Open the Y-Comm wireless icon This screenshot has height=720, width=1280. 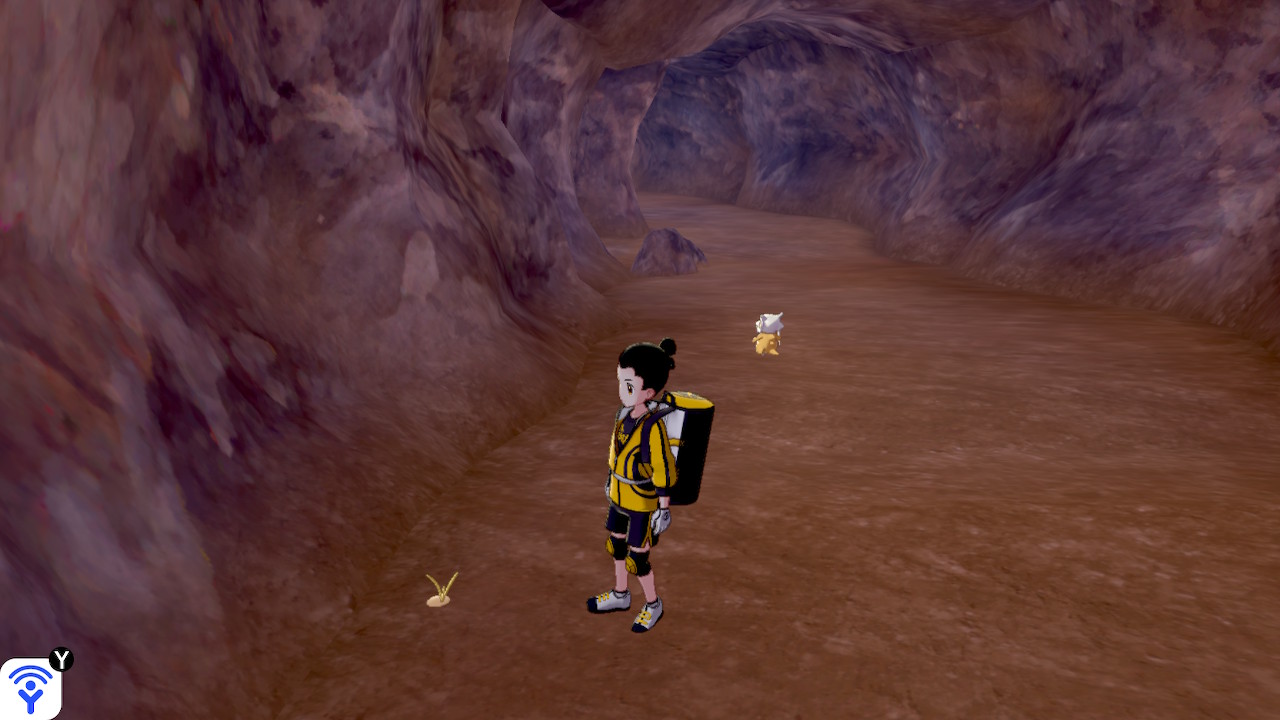pos(30,688)
